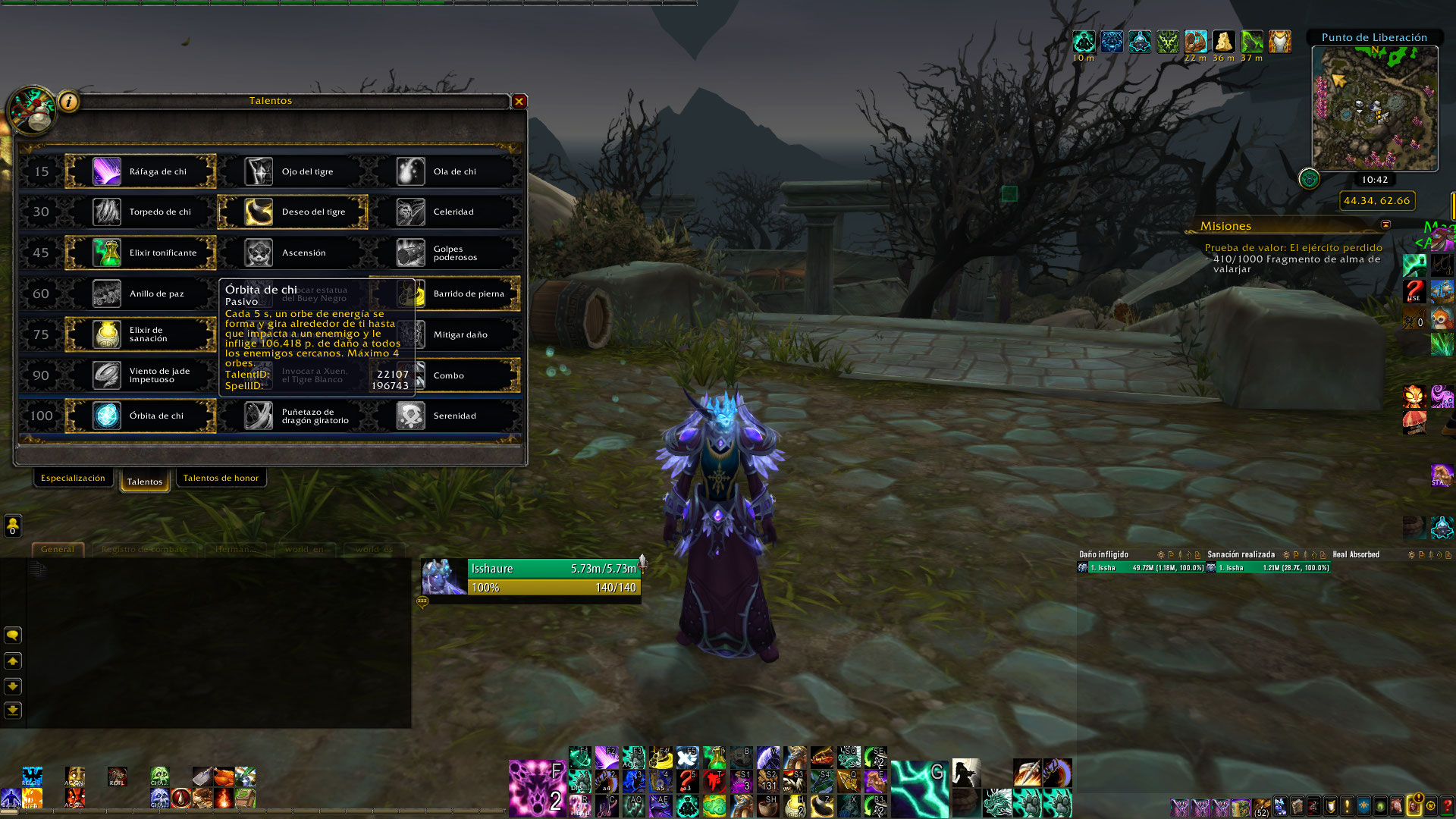Screen dimensions: 1456x819
Task: Pick the Elixir tonificante talent
Action: point(141,253)
